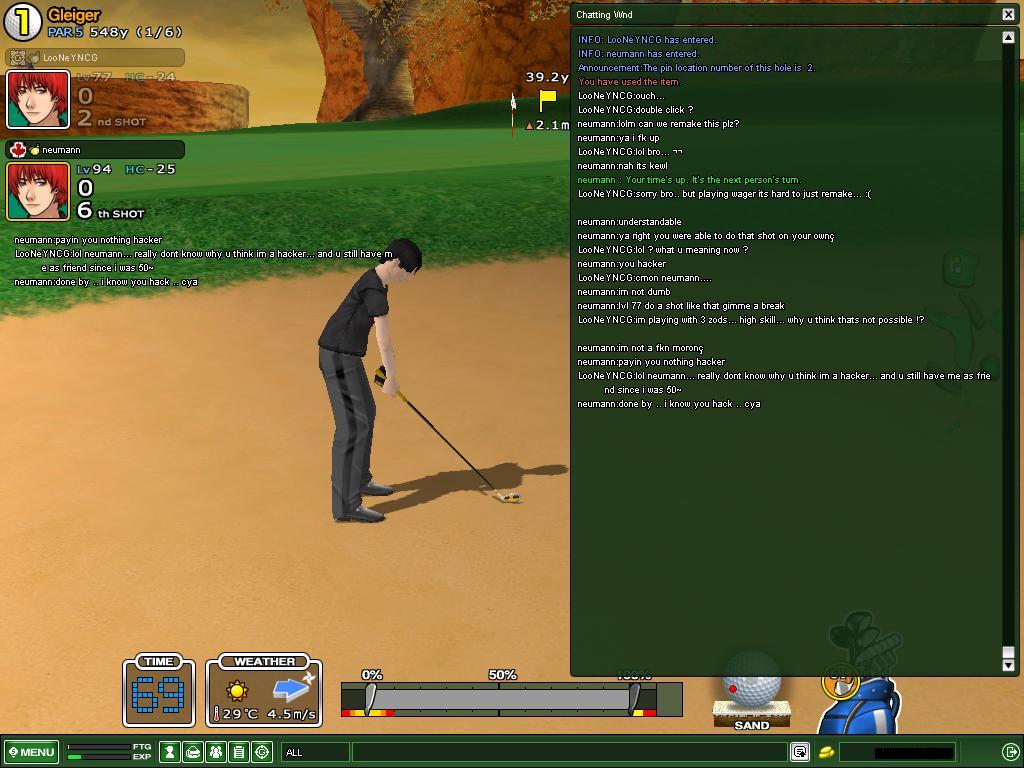Open the notepad list icon
This screenshot has width=1024, height=768.
(239, 752)
